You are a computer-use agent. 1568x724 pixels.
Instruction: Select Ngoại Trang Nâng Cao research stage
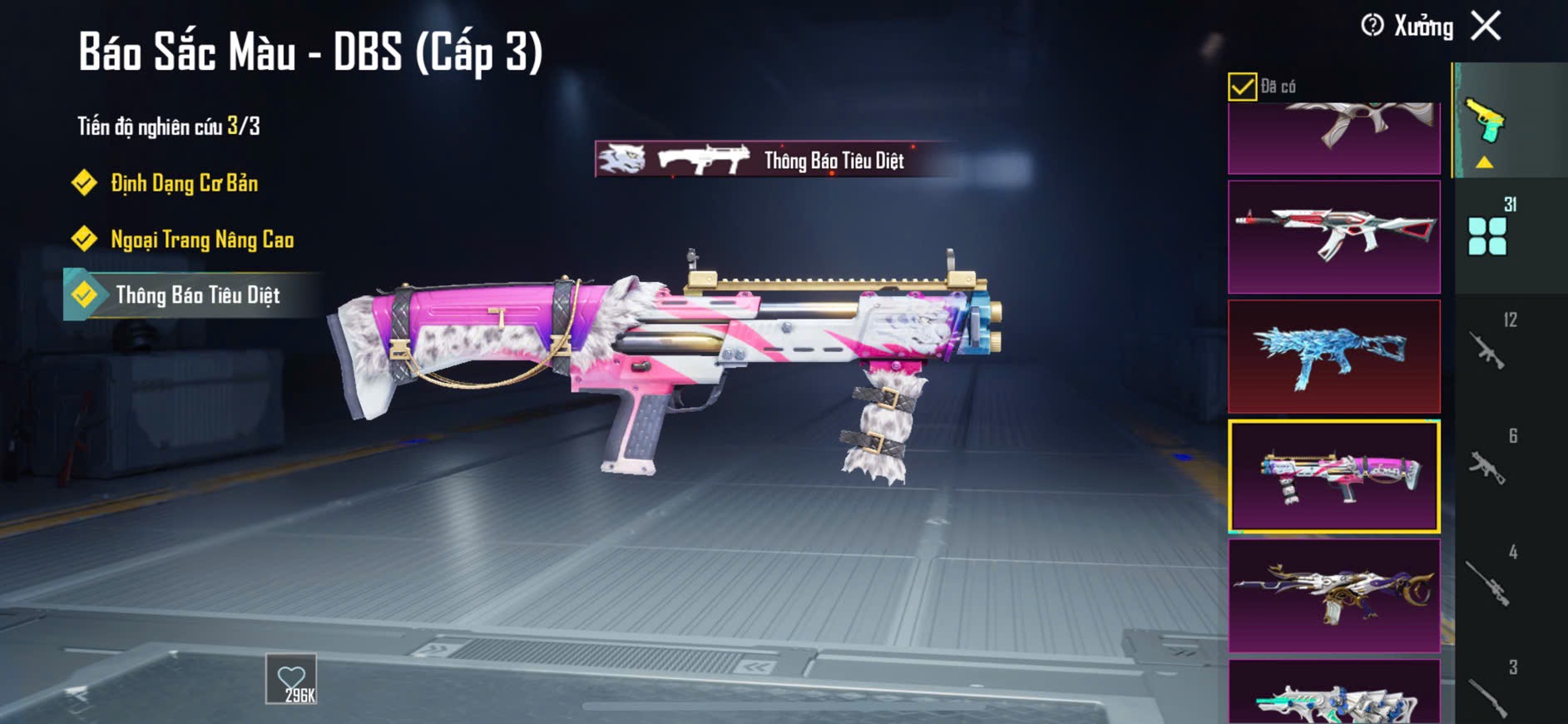(x=201, y=240)
